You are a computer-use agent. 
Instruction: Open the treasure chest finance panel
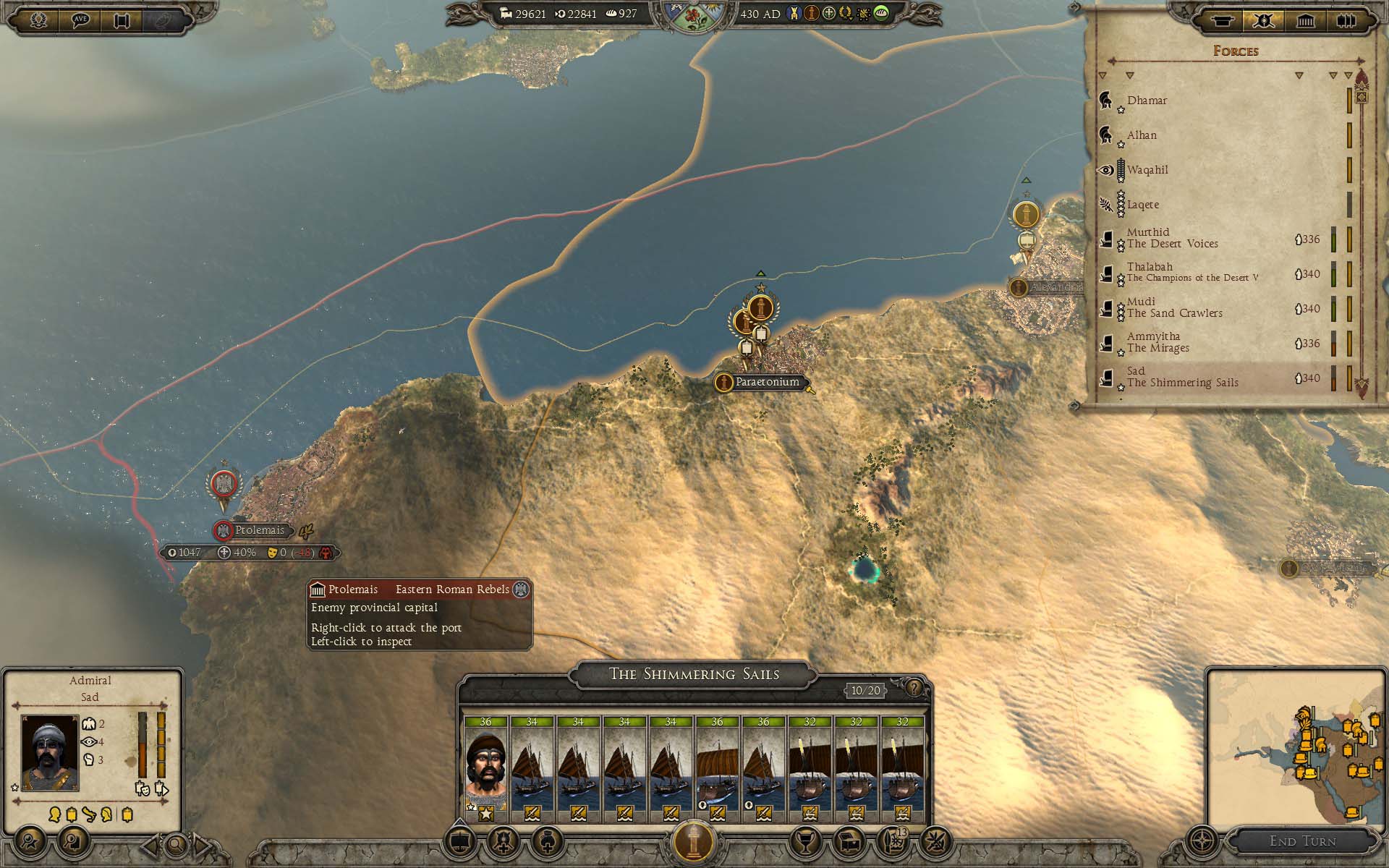[848, 841]
